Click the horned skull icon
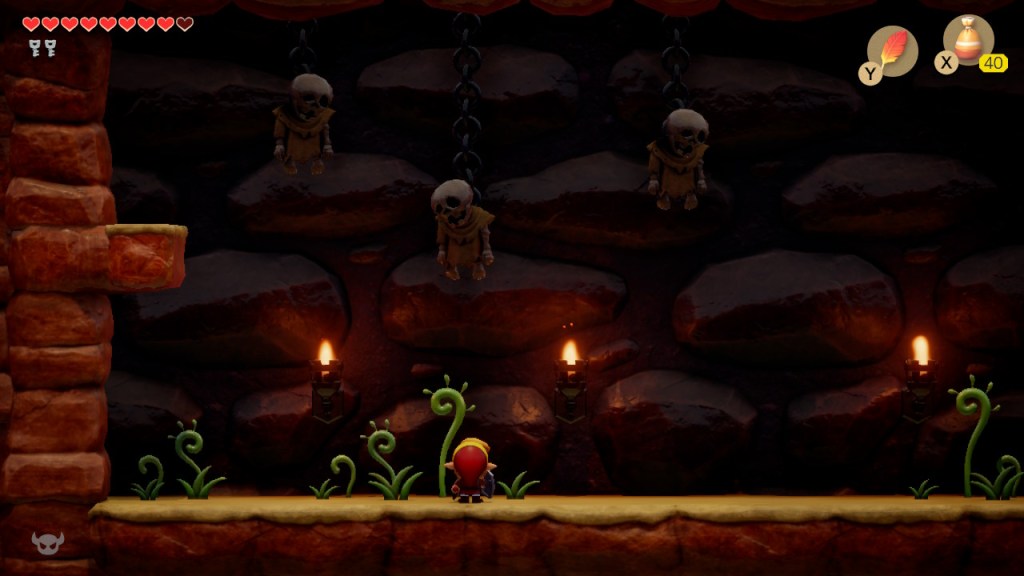The image size is (1024, 576). (47, 542)
